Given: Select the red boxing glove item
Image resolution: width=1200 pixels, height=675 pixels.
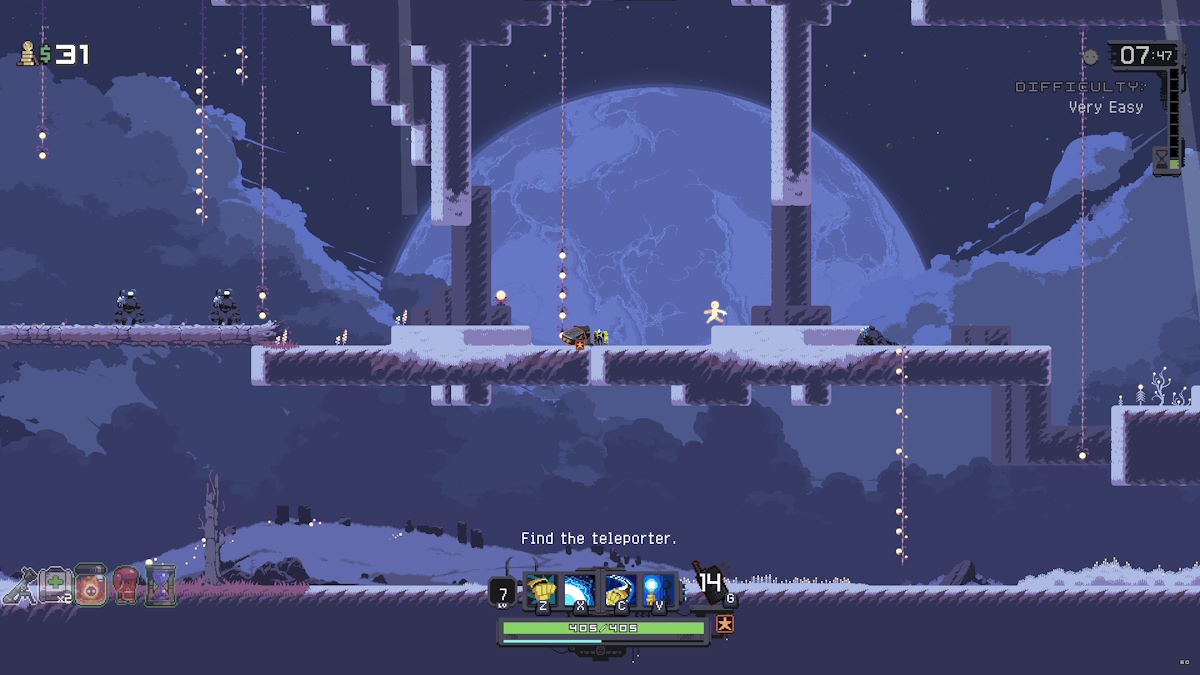Looking at the screenshot, I should [125, 586].
